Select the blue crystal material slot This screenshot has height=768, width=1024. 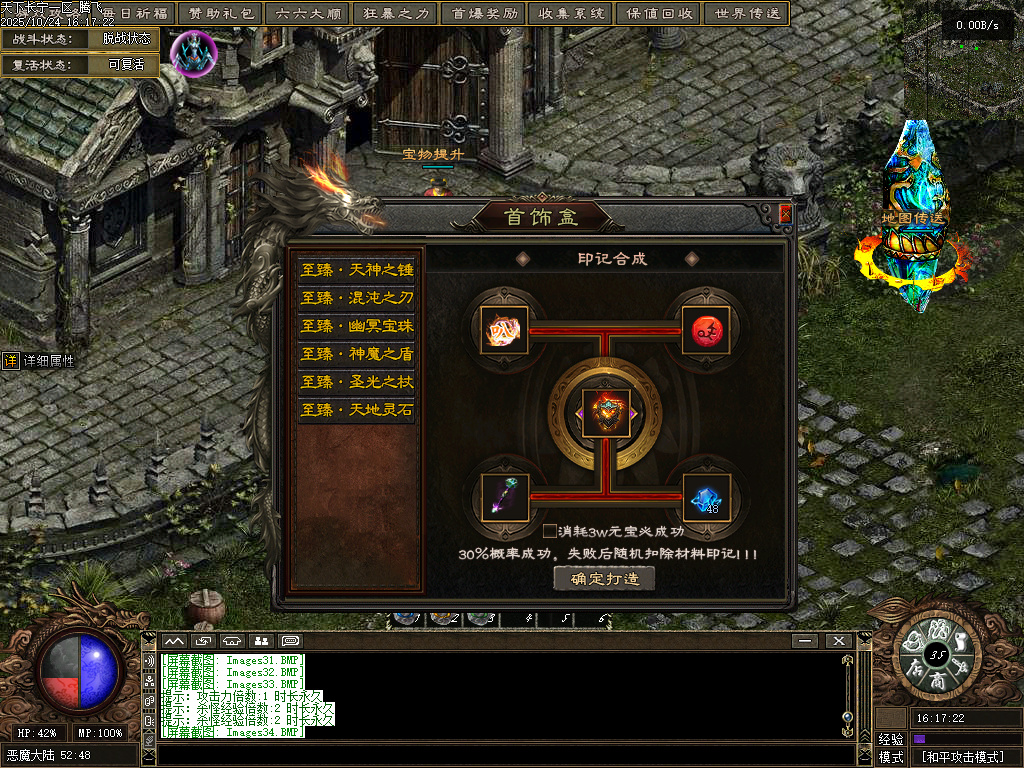click(x=706, y=497)
